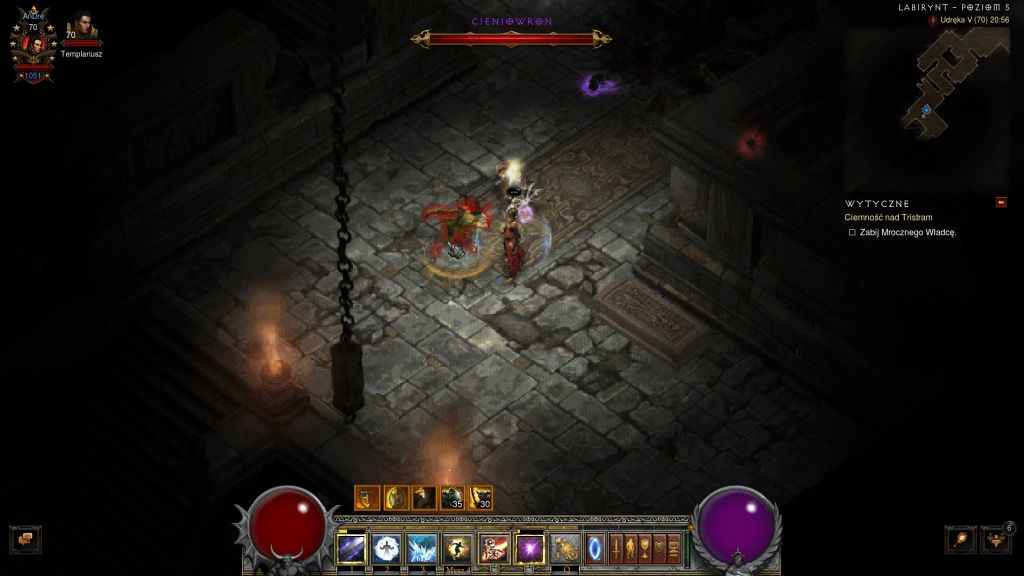Collapse the Wytyczne objectives tracker

coord(1001,203)
